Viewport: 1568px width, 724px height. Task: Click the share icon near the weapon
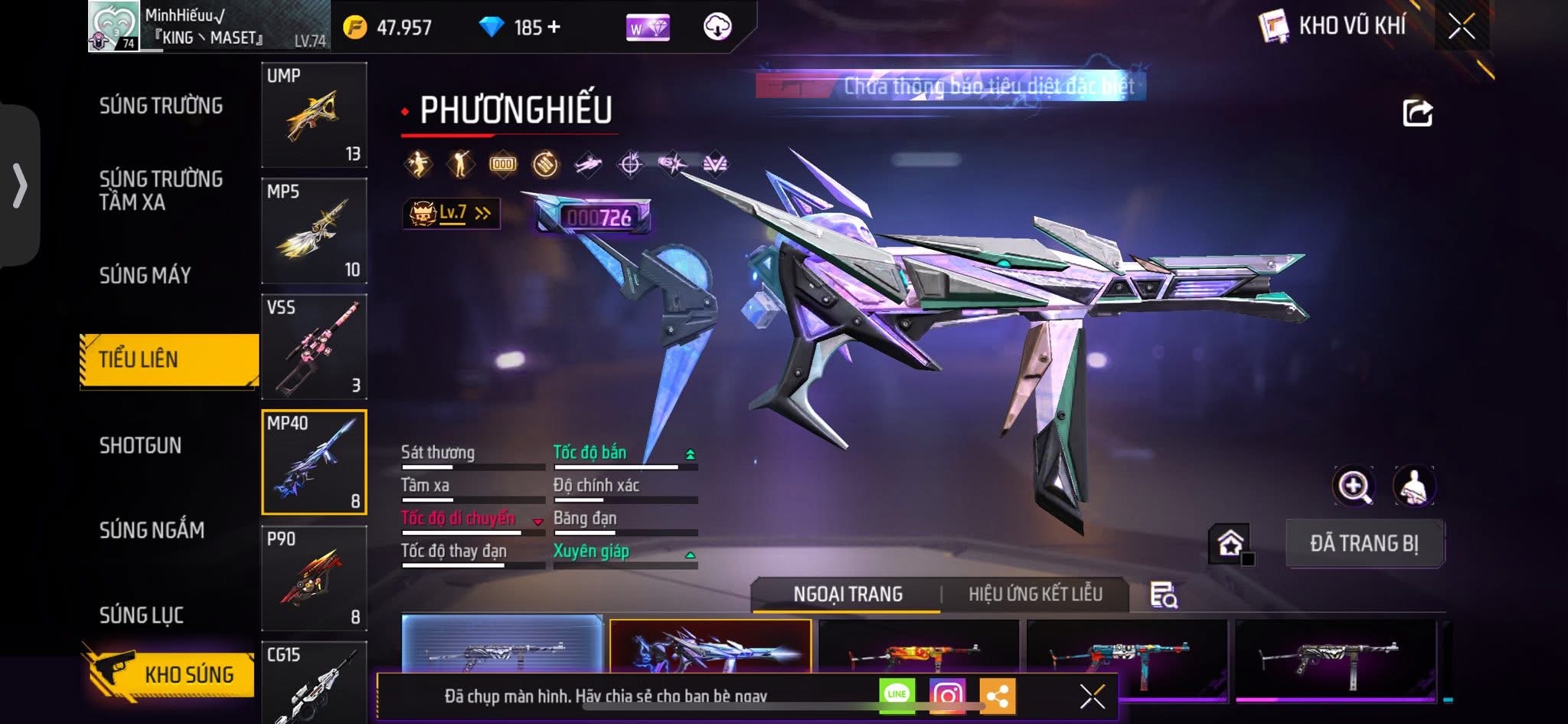pyautogui.click(x=1417, y=113)
